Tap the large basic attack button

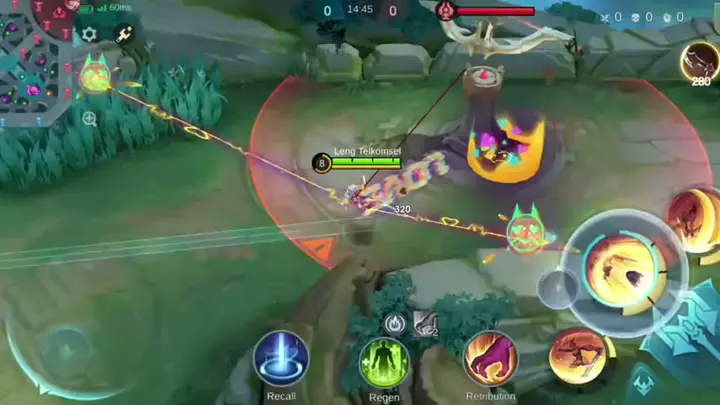coord(623,270)
